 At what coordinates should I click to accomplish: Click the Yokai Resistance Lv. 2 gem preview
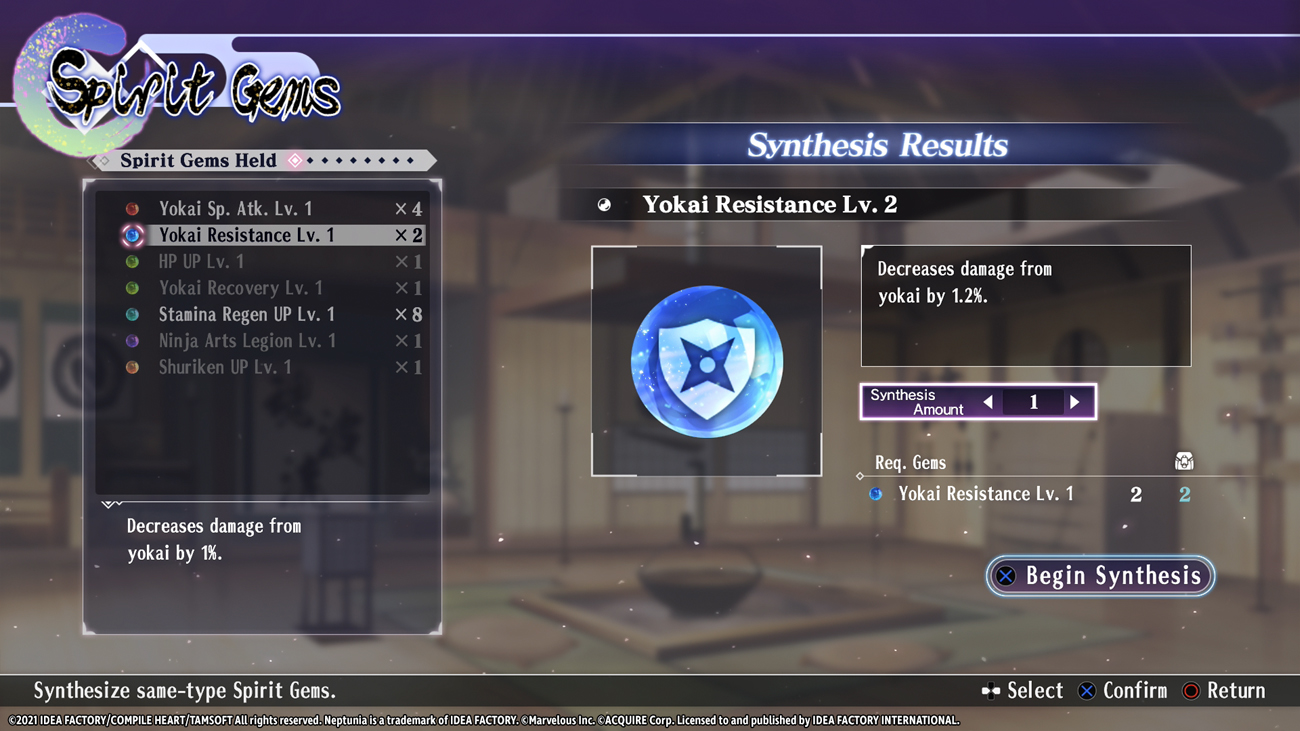coord(706,361)
